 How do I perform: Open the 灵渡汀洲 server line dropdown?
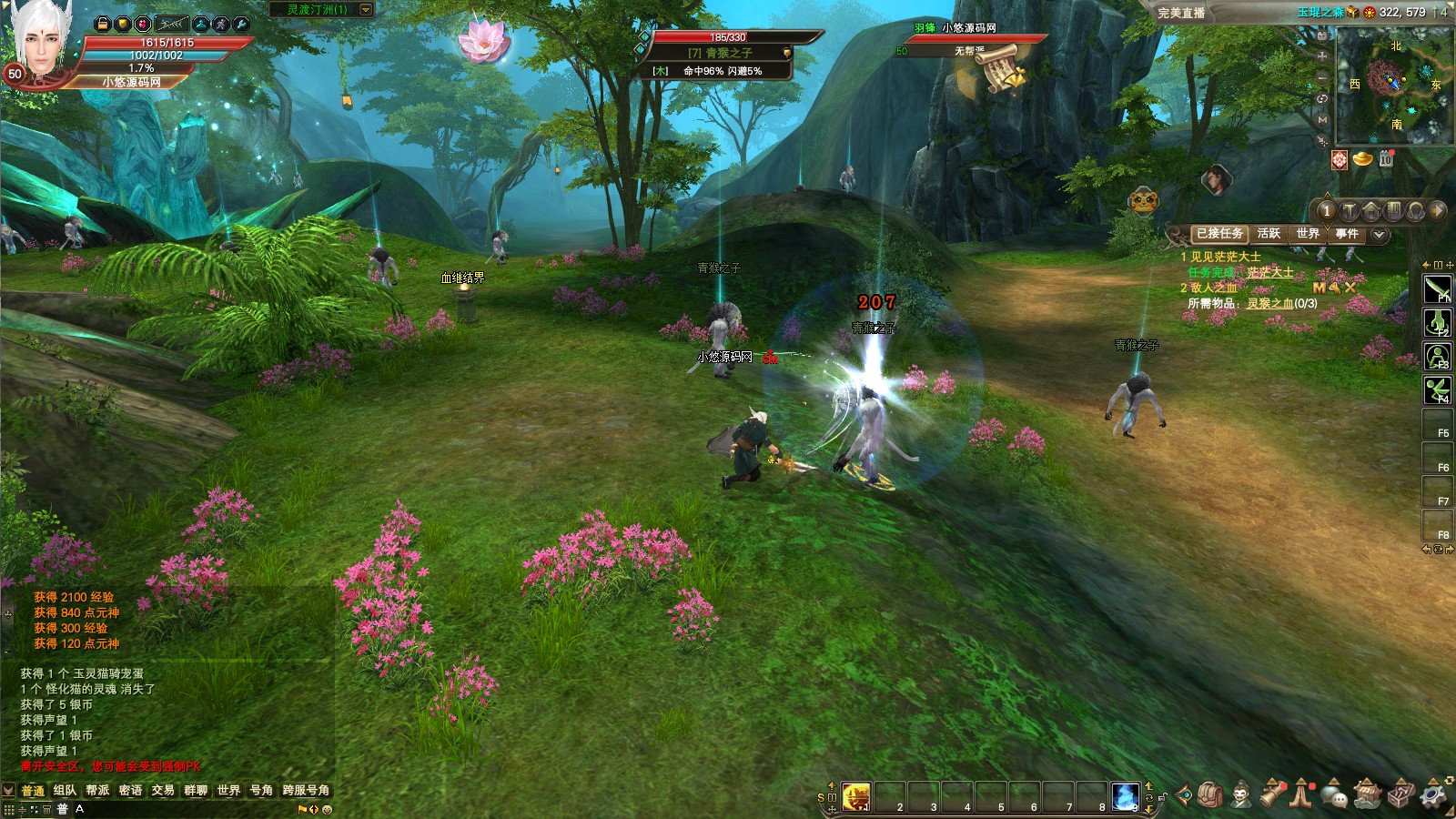coord(366,9)
